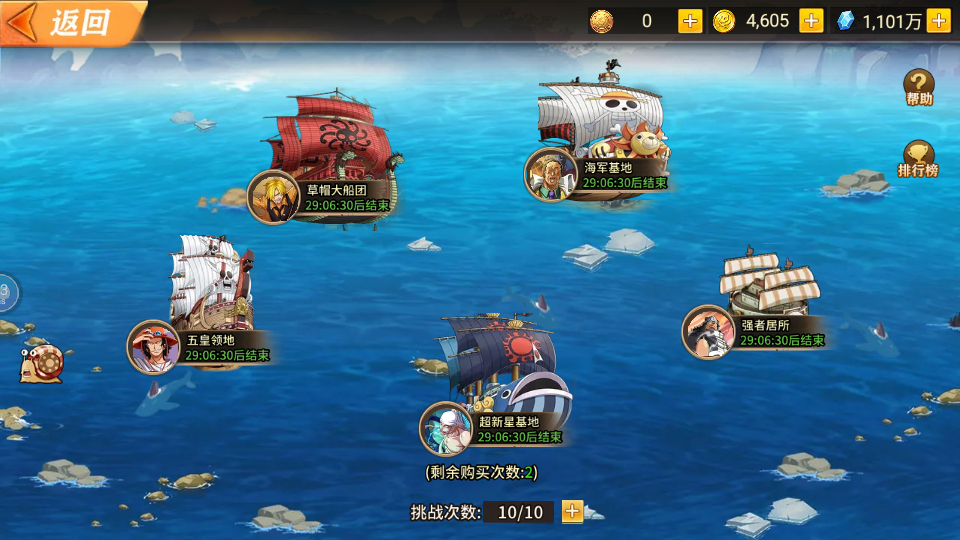
Task: Buy diamonds with plus beside 1,101万
Action: (x=938, y=21)
